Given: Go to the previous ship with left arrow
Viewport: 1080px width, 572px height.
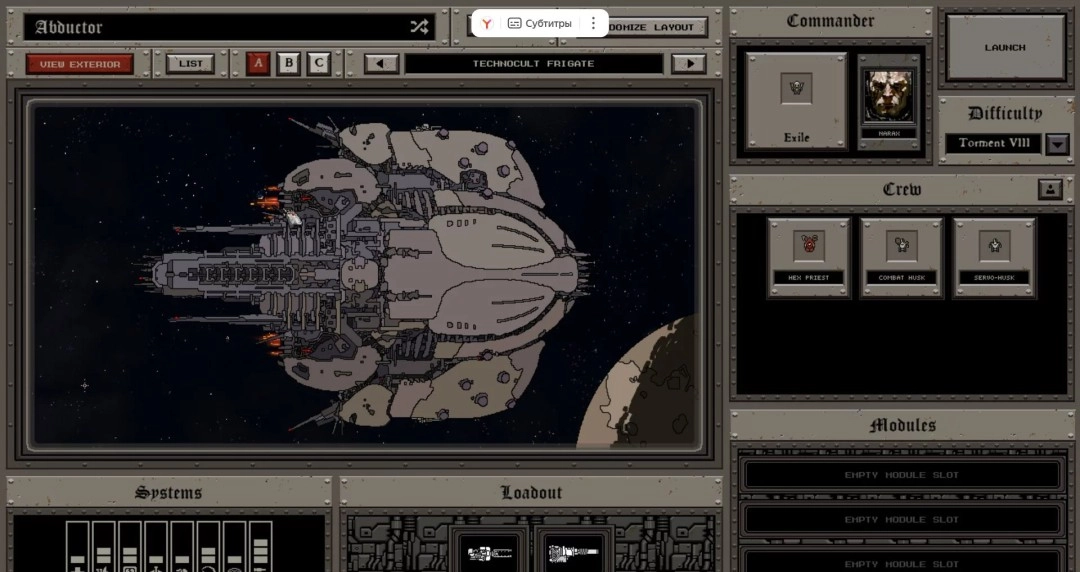Looking at the screenshot, I should 381,64.
